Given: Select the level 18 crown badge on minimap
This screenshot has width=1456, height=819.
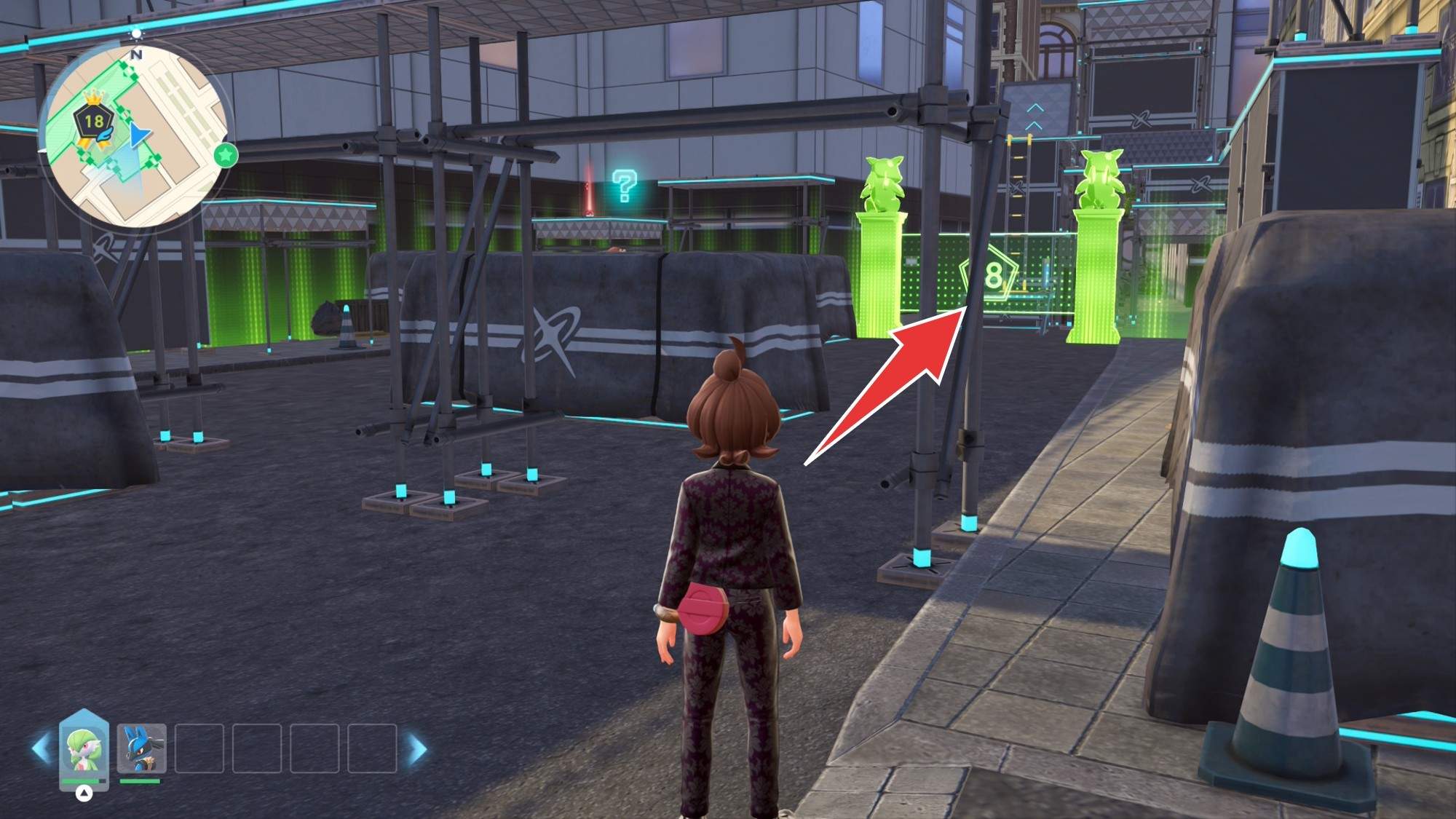Looking at the screenshot, I should 94,121.
